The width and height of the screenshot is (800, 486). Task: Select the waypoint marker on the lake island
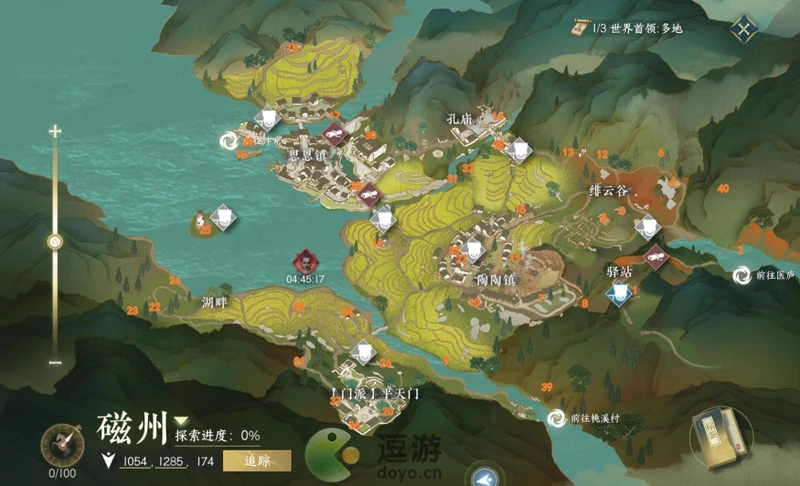[x=222, y=216]
